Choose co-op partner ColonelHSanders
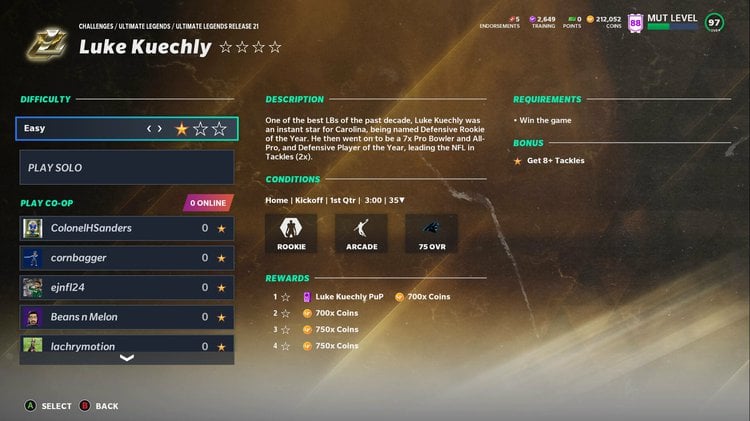This screenshot has width=750, height=421. click(x=127, y=228)
